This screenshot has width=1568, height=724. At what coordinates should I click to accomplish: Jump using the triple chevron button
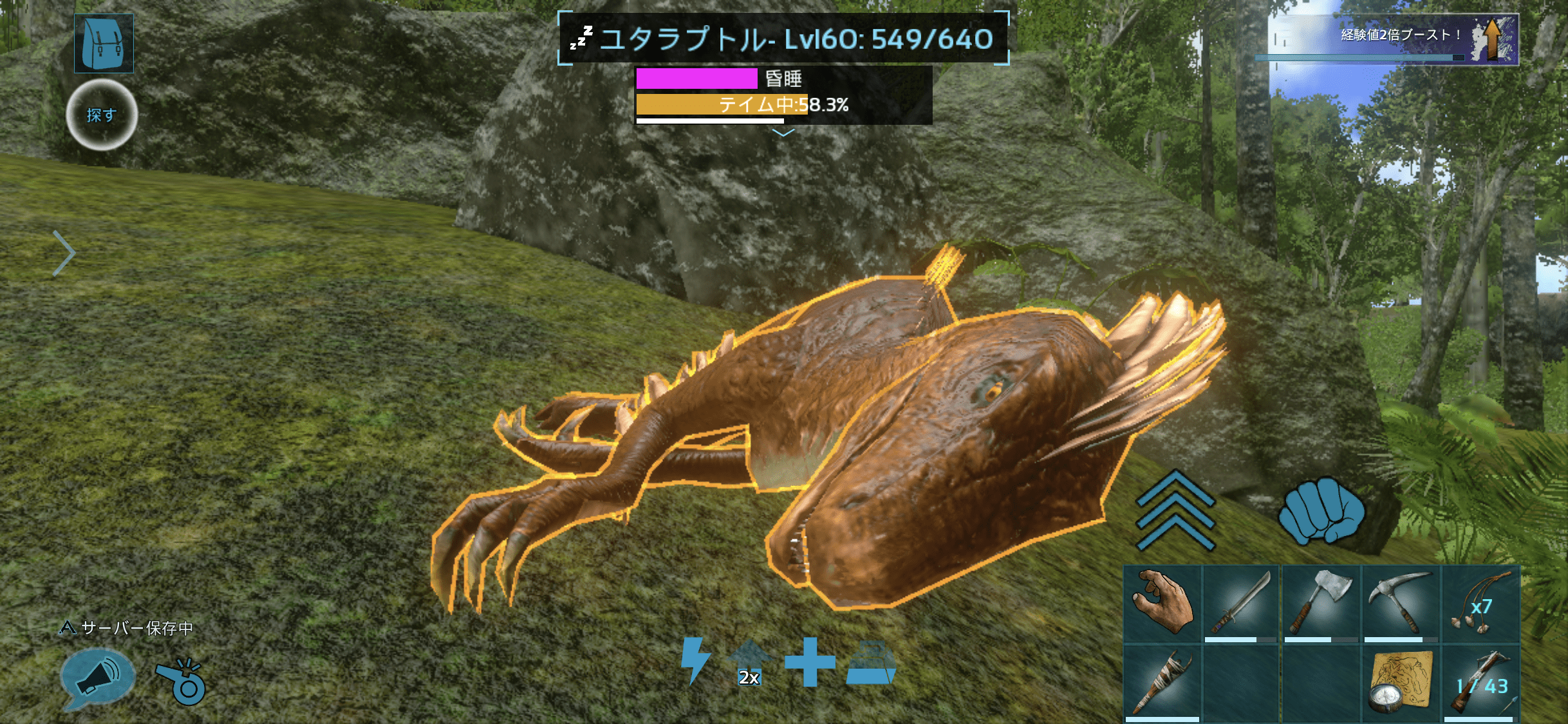point(1175,511)
